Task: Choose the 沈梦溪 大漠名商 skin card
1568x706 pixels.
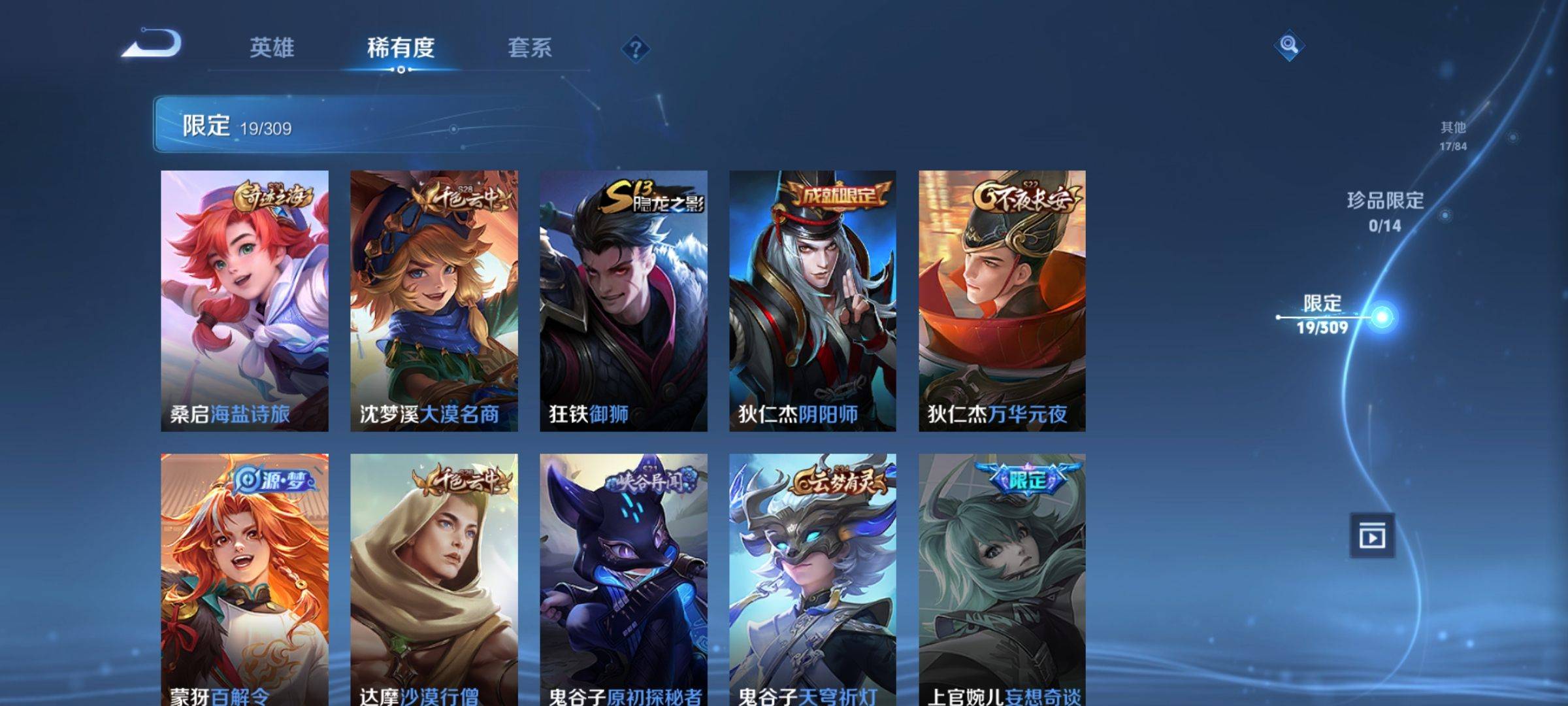Action: (x=434, y=301)
